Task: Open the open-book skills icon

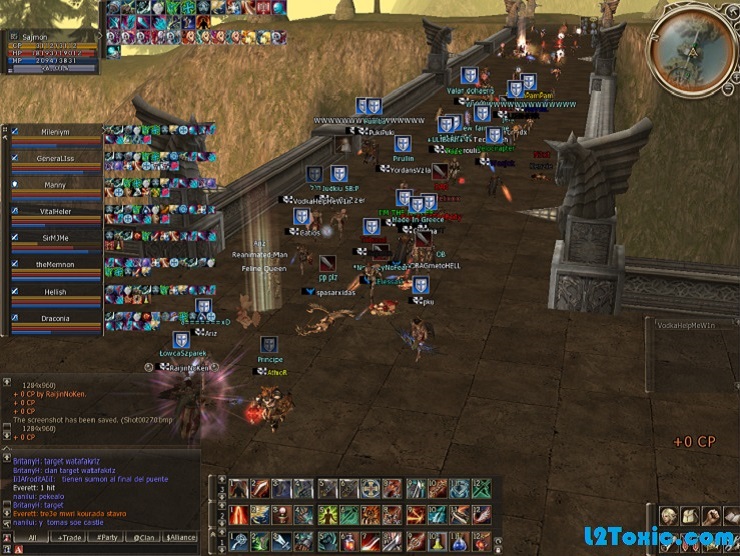Action: (x=733, y=516)
